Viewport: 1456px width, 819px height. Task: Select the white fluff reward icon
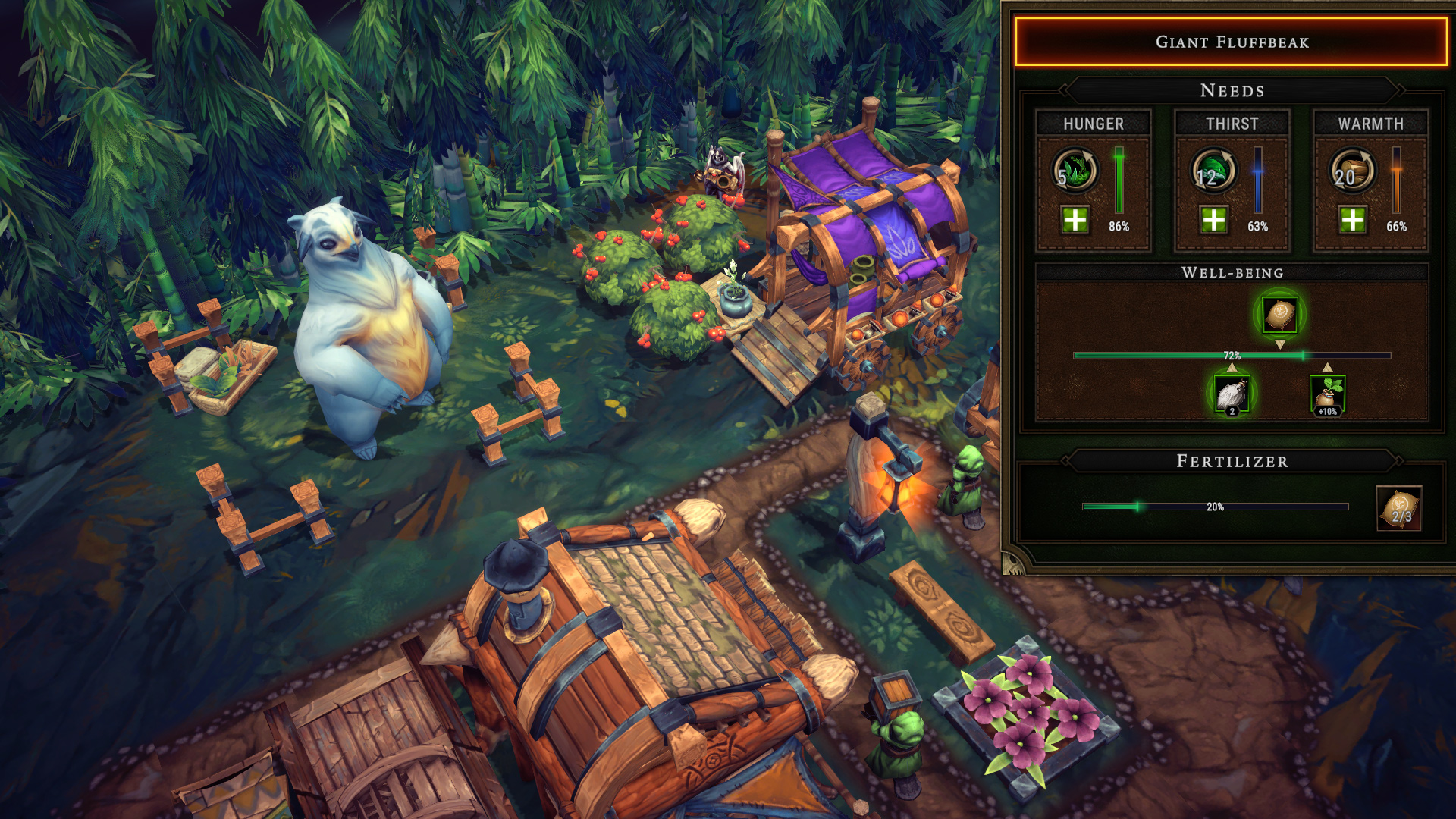tap(1232, 394)
